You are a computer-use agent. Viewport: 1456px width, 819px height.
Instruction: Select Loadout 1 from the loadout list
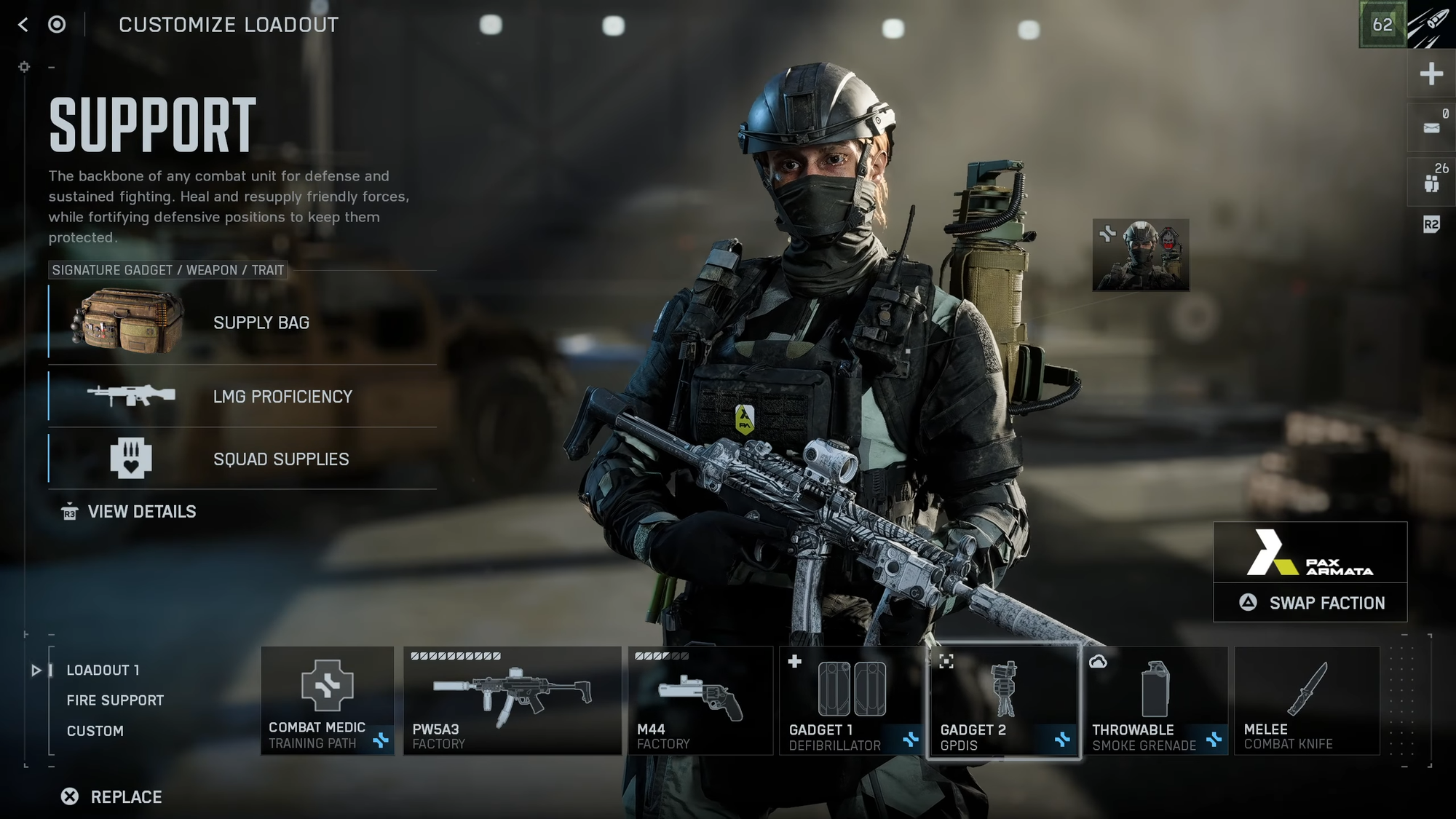click(103, 670)
